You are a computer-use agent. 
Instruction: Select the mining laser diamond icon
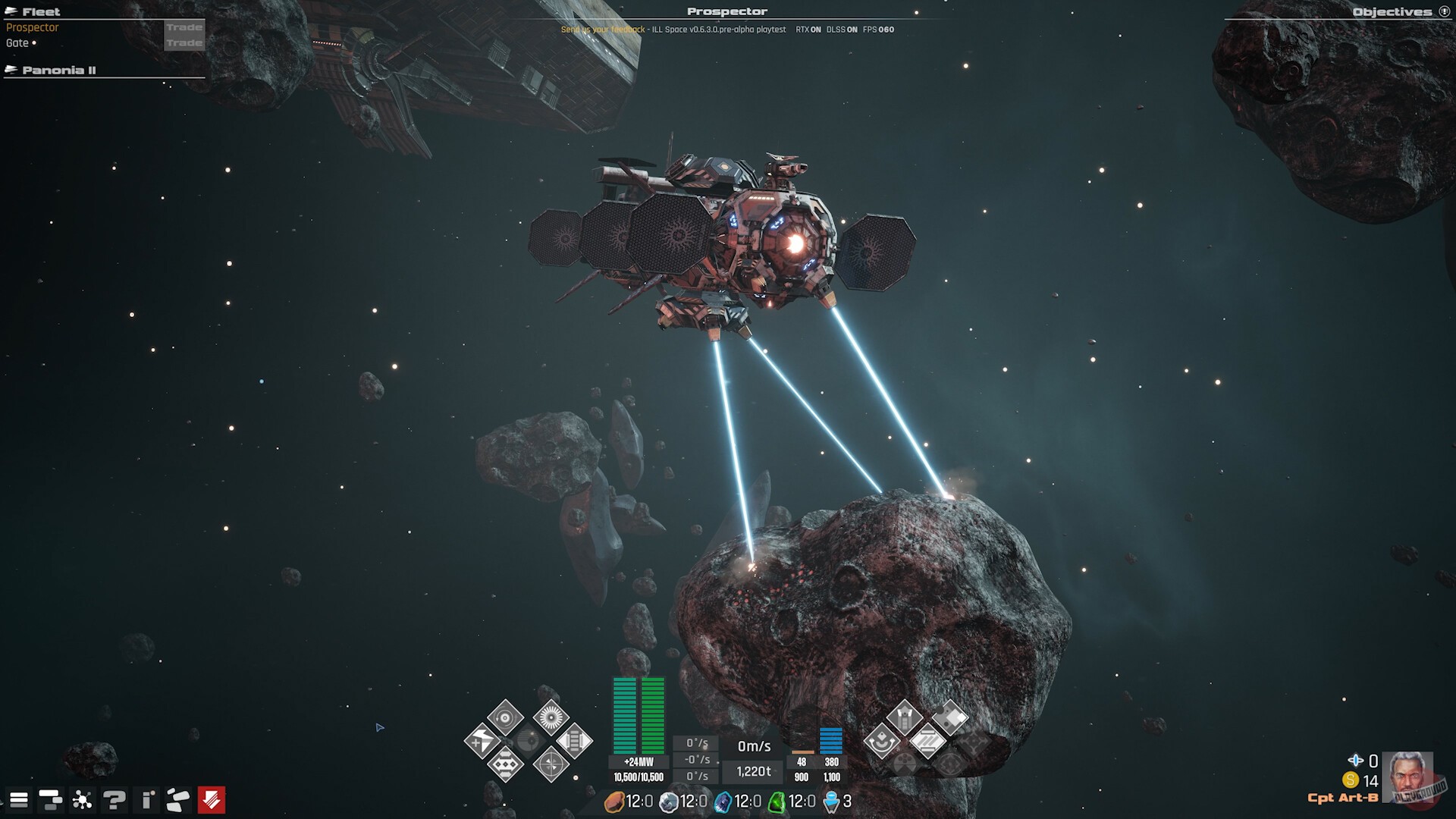[906, 717]
